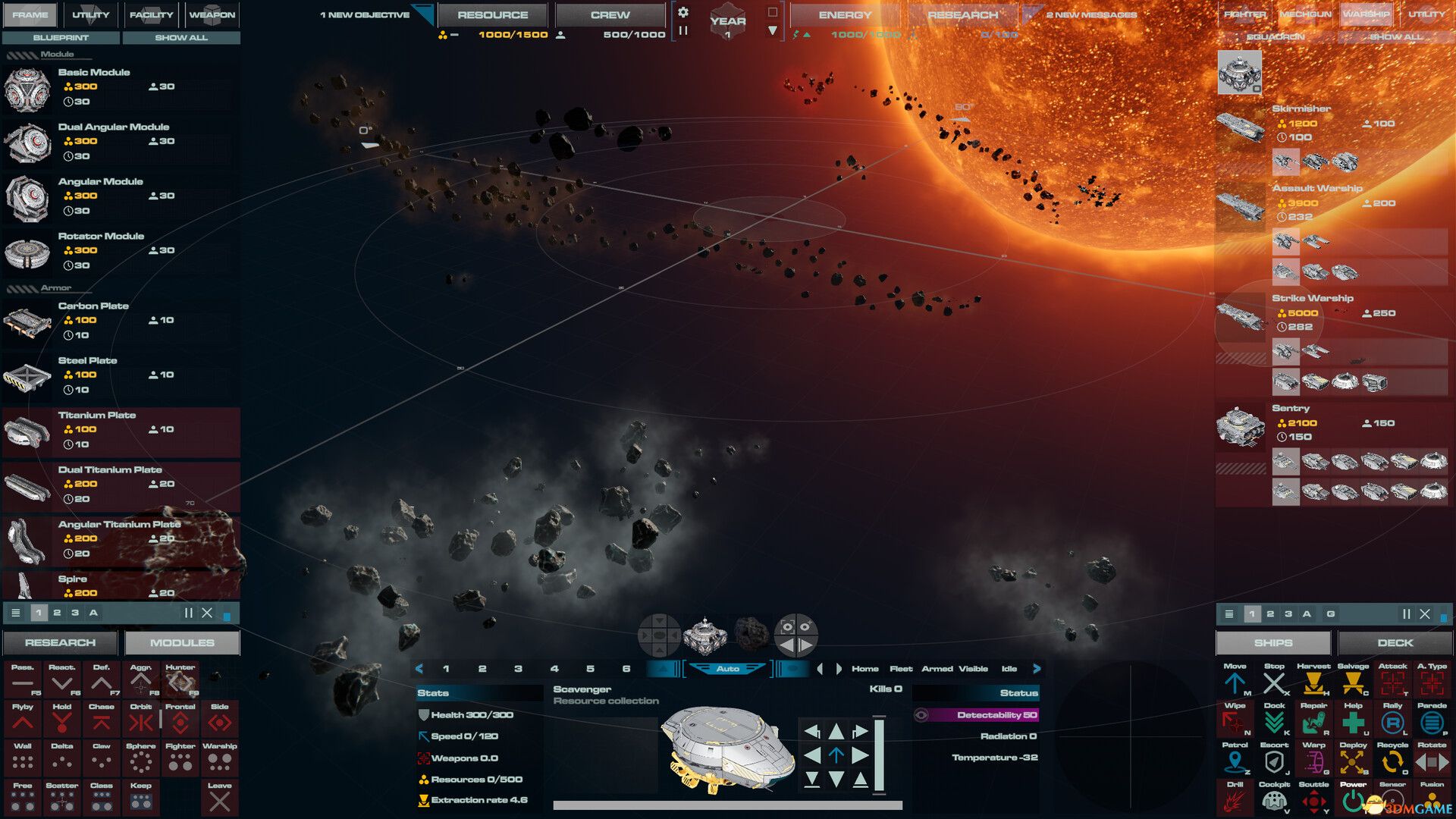The image size is (1456, 819).
Task: Click the right arrow past Idle filter
Action: [1037, 669]
